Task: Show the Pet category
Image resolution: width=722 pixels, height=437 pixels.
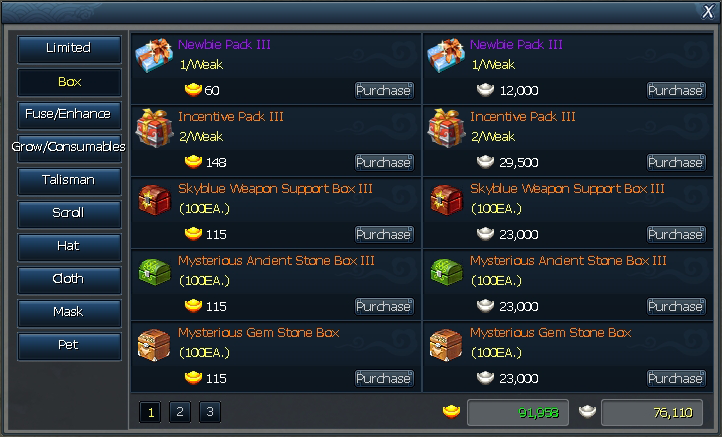Action: [x=69, y=345]
